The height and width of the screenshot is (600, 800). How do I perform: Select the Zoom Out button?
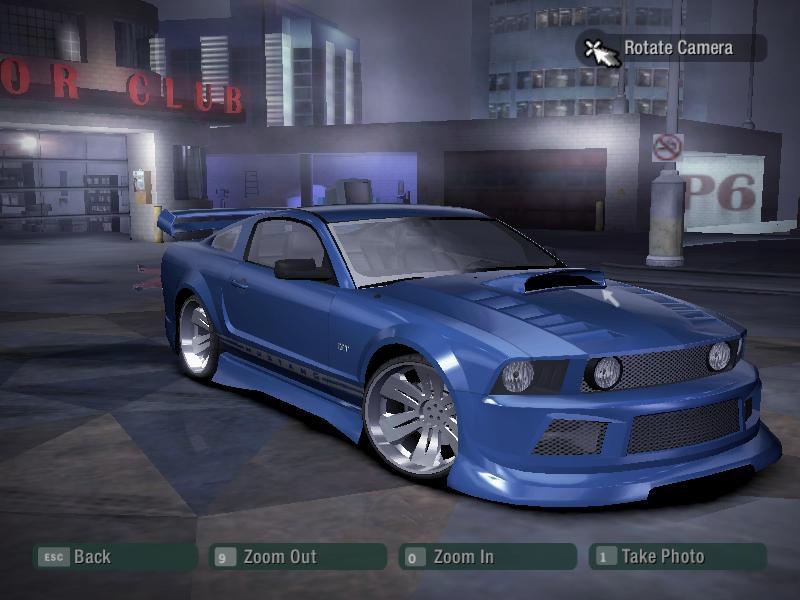coord(297,557)
